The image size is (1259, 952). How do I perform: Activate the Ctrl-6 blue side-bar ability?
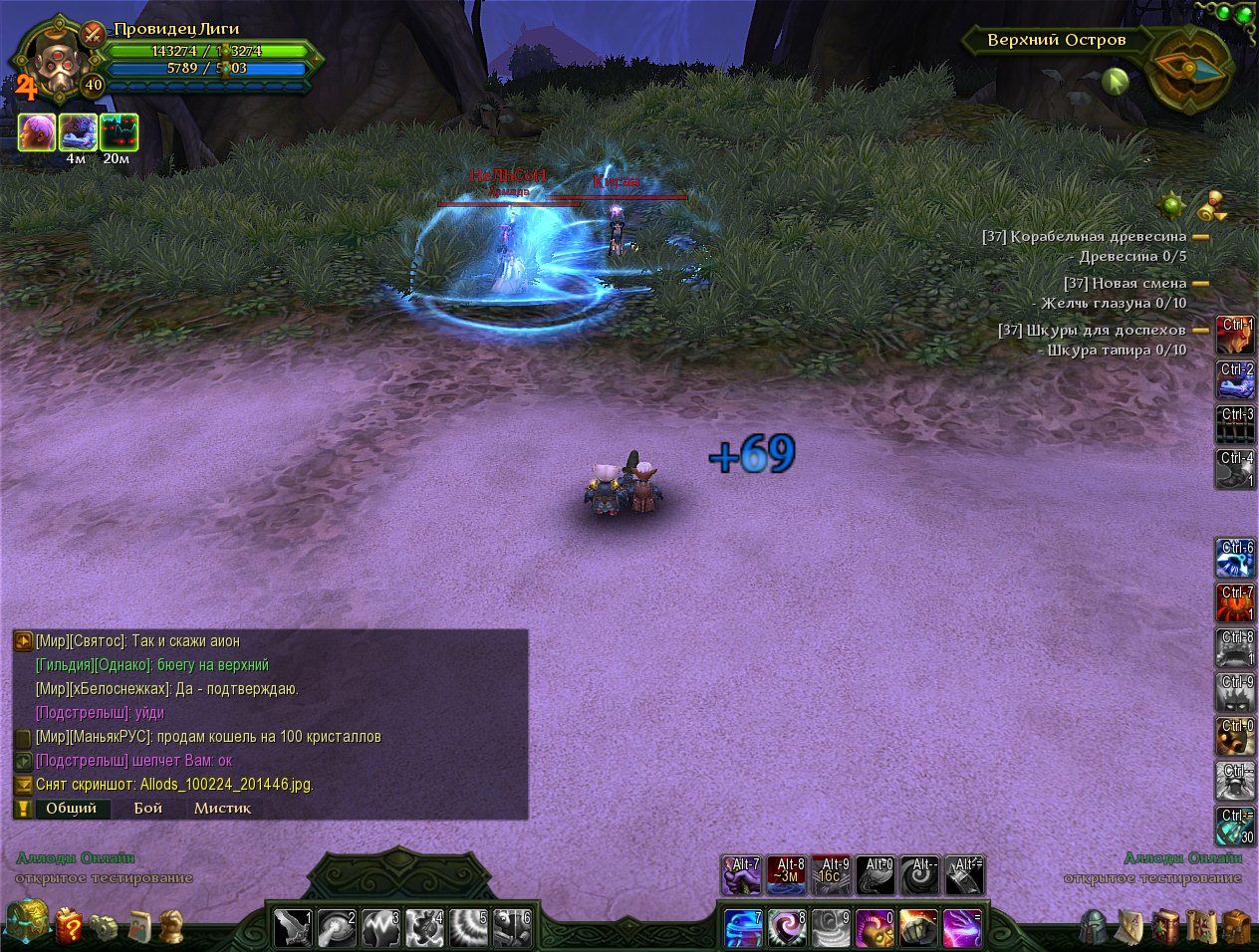click(x=1235, y=559)
